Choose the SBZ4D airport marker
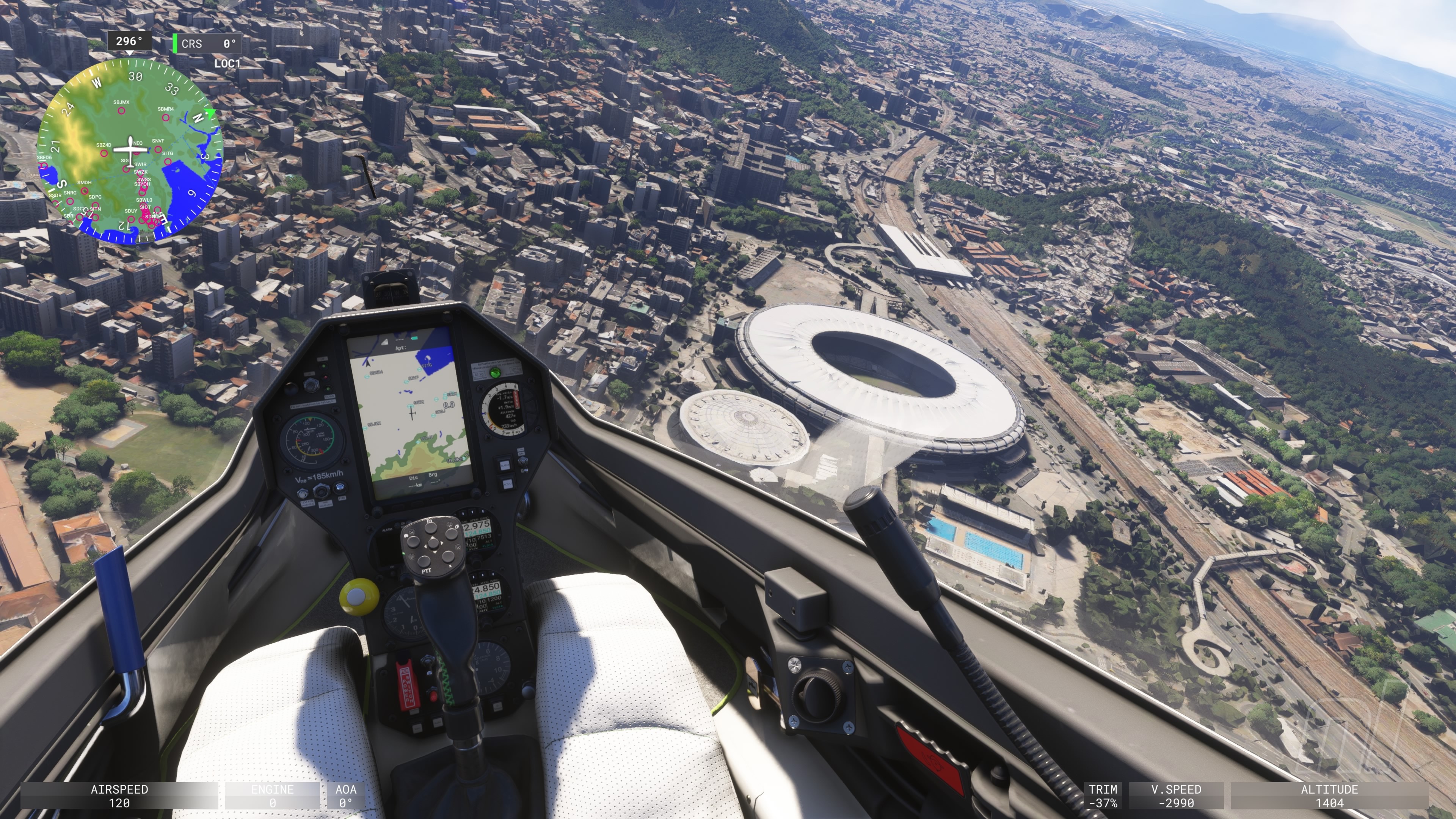The height and width of the screenshot is (819, 1456). tap(104, 153)
